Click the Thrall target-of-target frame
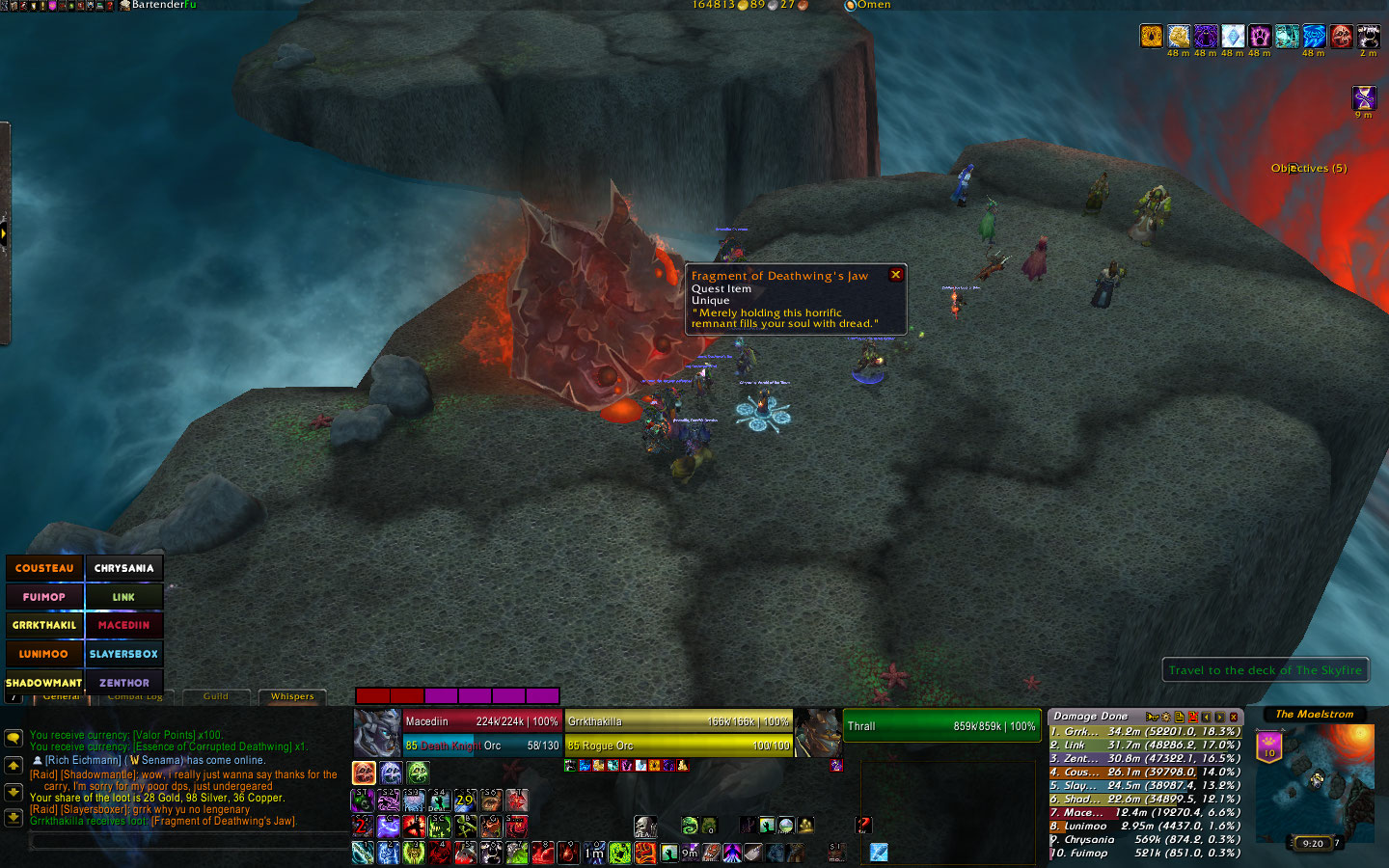 tap(941, 726)
